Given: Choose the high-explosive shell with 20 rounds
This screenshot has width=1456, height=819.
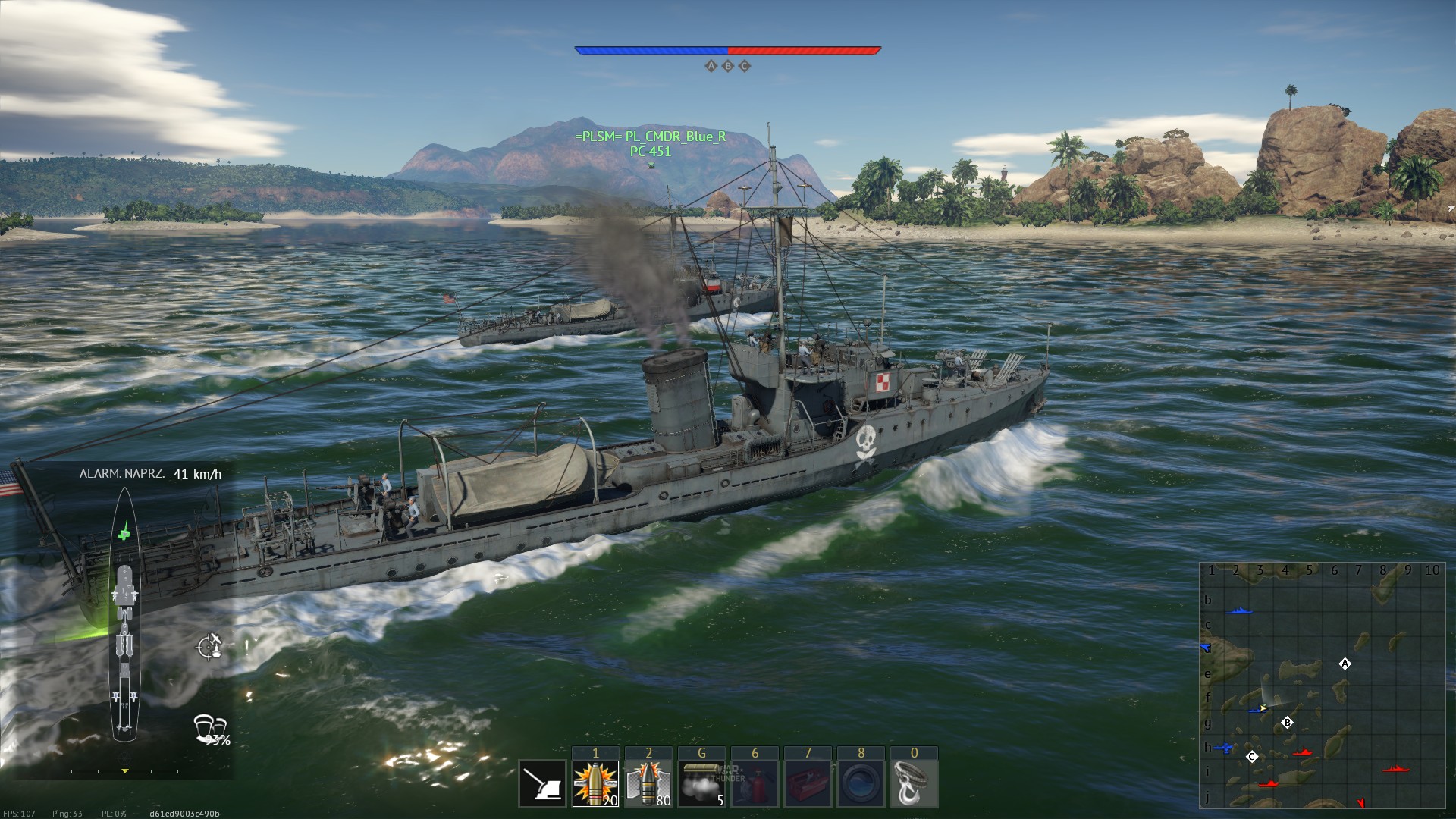Looking at the screenshot, I should coord(595,784).
